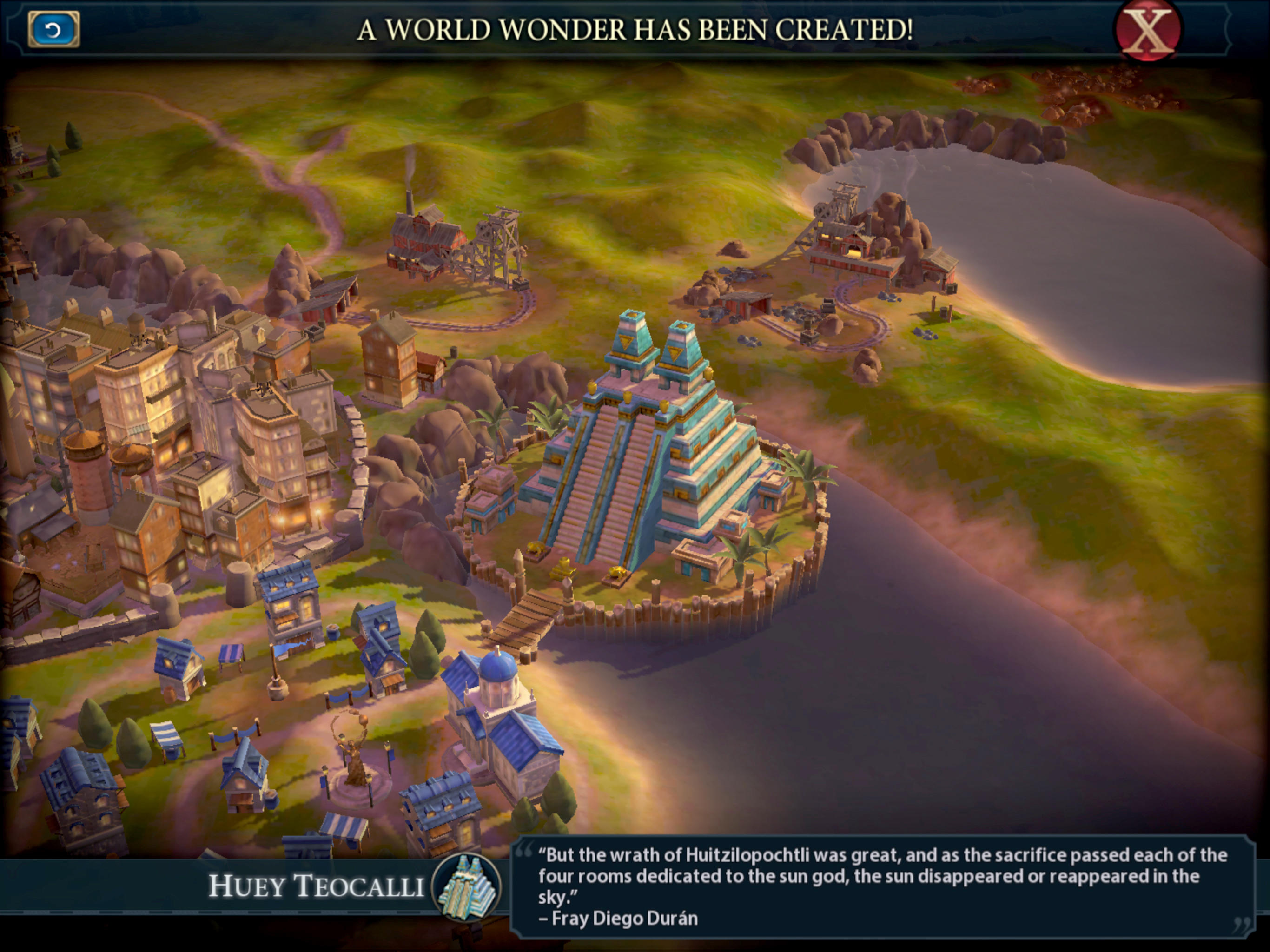The width and height of the screenshot is (1270, 952).
Task: Select the title A World Wonder Has Been Created
Action: tap(635, 29)
